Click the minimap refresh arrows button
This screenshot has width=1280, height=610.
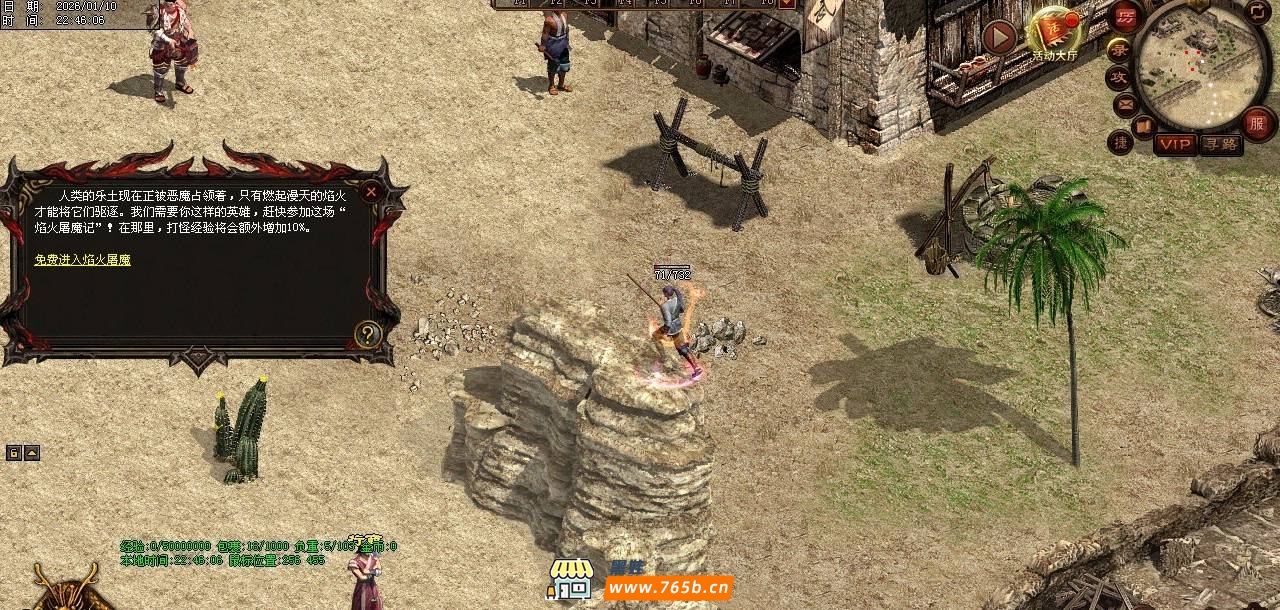coord(1258,12)
